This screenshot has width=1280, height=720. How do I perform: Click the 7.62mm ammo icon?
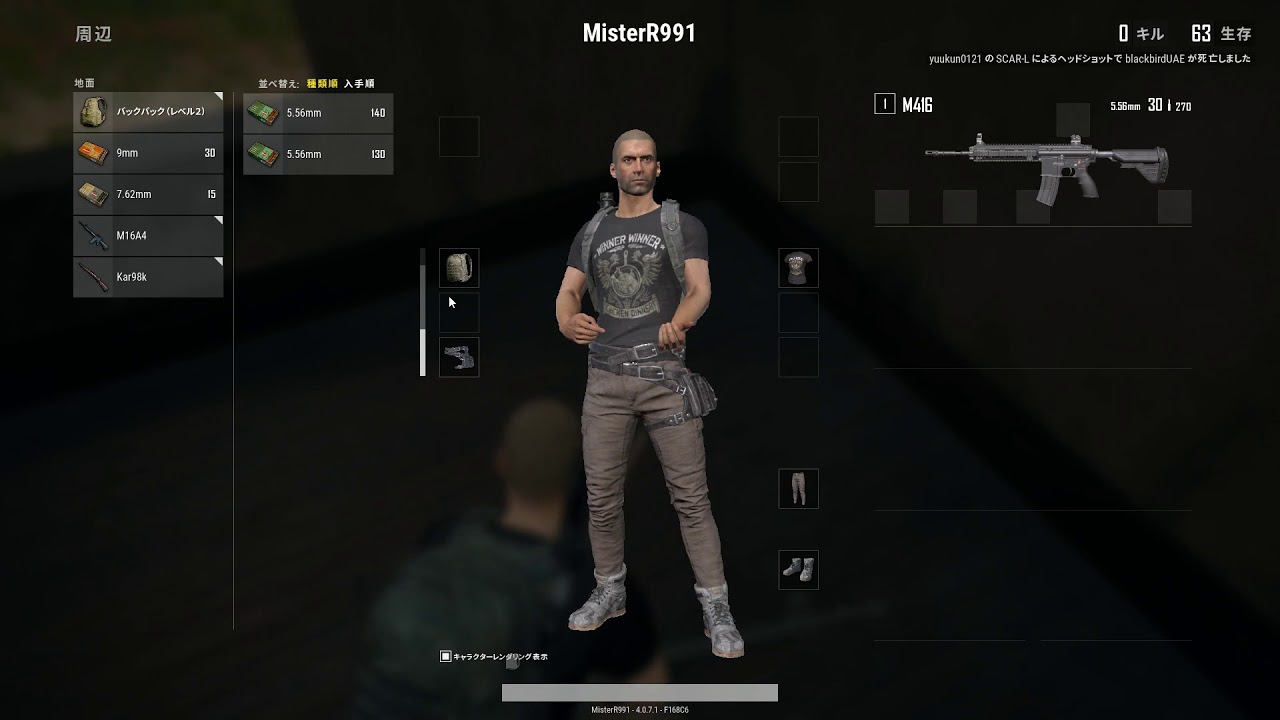pos(92,194)
